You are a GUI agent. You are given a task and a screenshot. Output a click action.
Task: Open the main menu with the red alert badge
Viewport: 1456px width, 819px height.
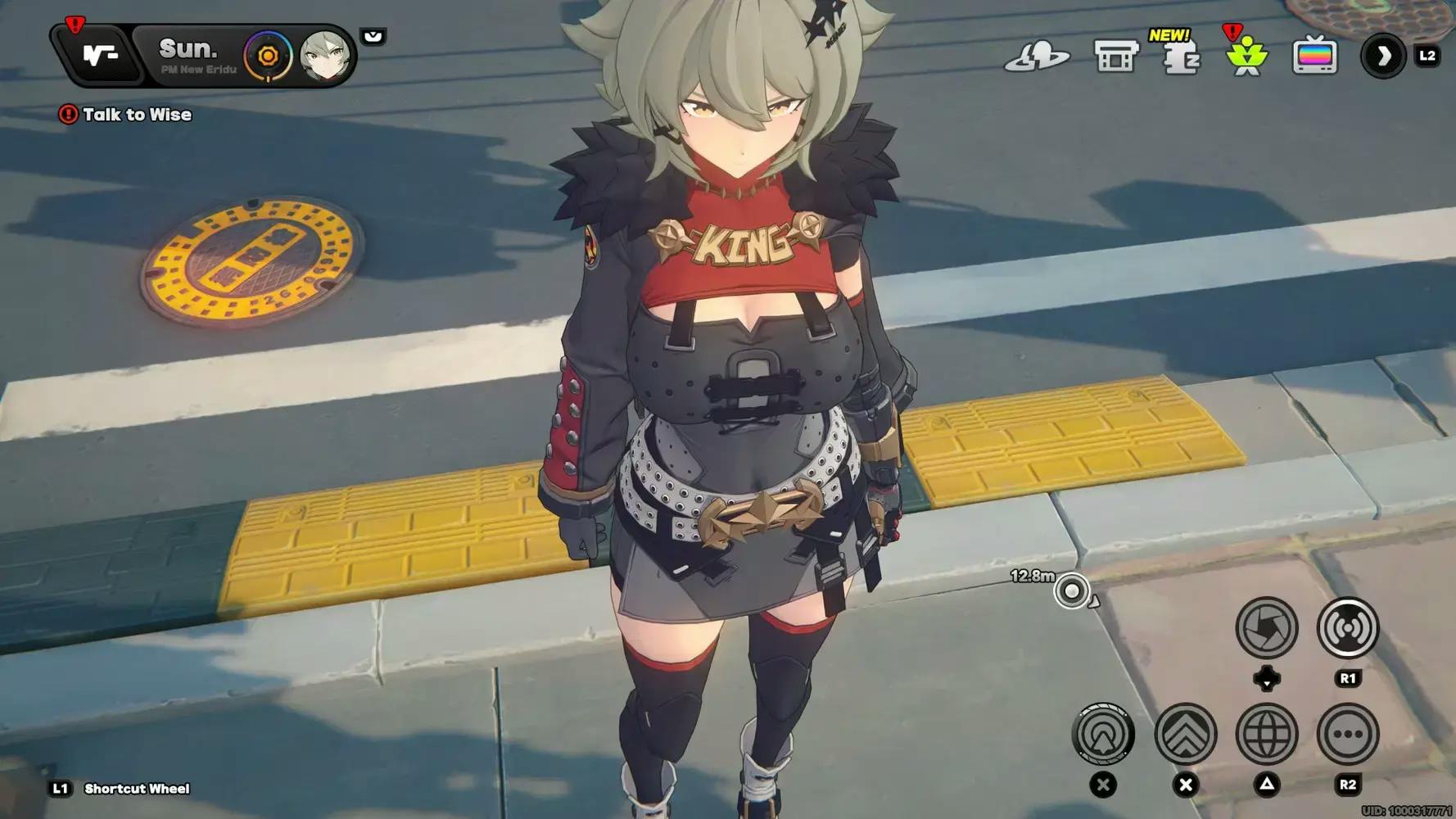point(100,55)
